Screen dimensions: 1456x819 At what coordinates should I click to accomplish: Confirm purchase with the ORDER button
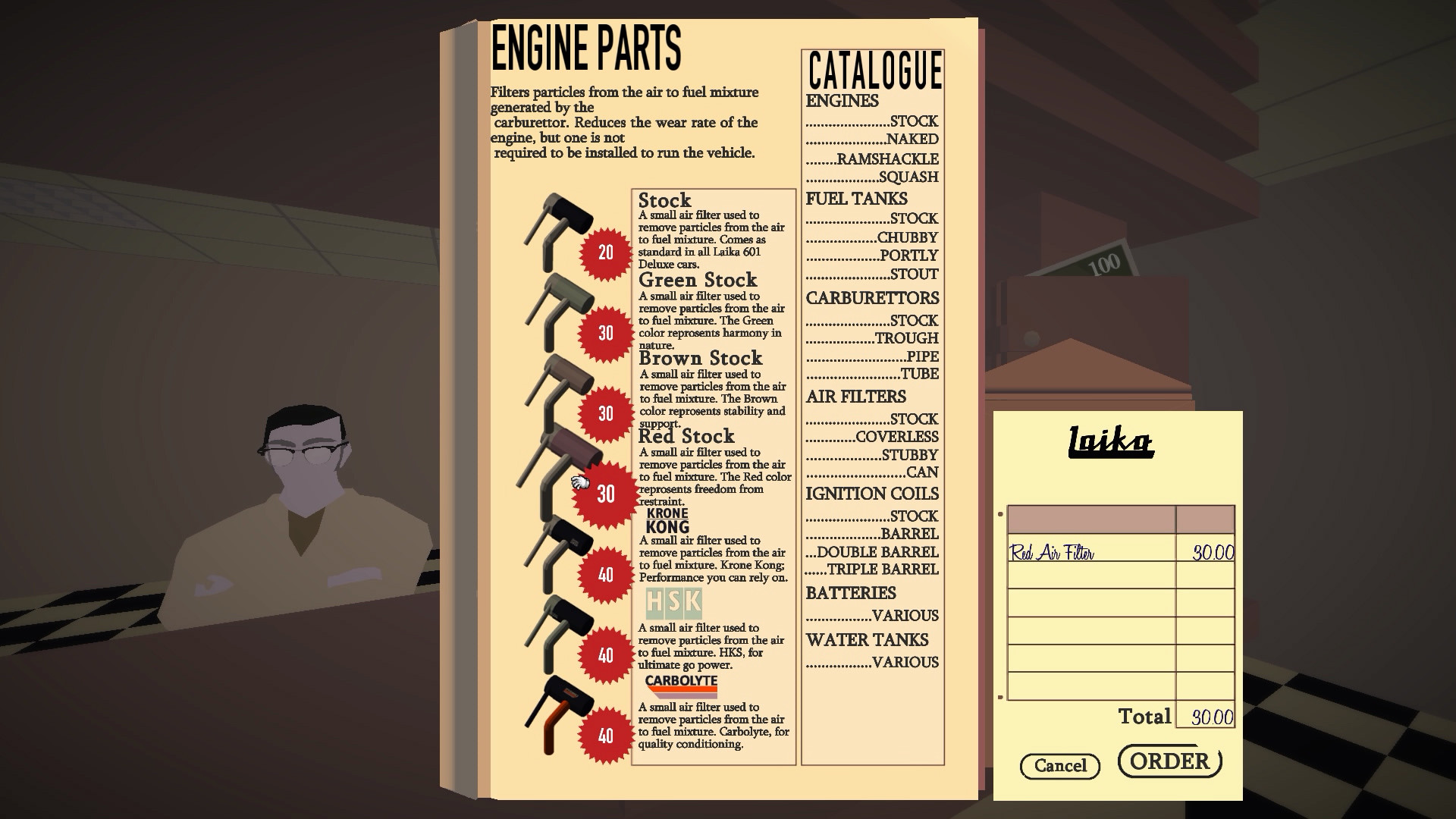pos(1169,761)
